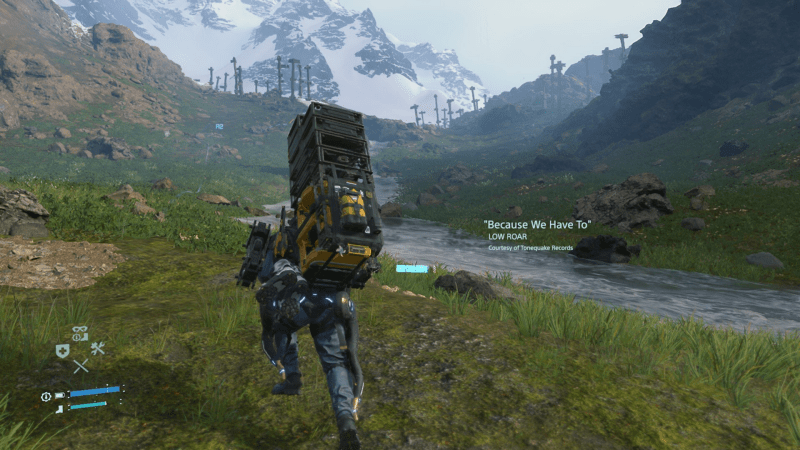Select the medical shield icon
This screenshot has height=450, width=800.
[x=63, y=350]
